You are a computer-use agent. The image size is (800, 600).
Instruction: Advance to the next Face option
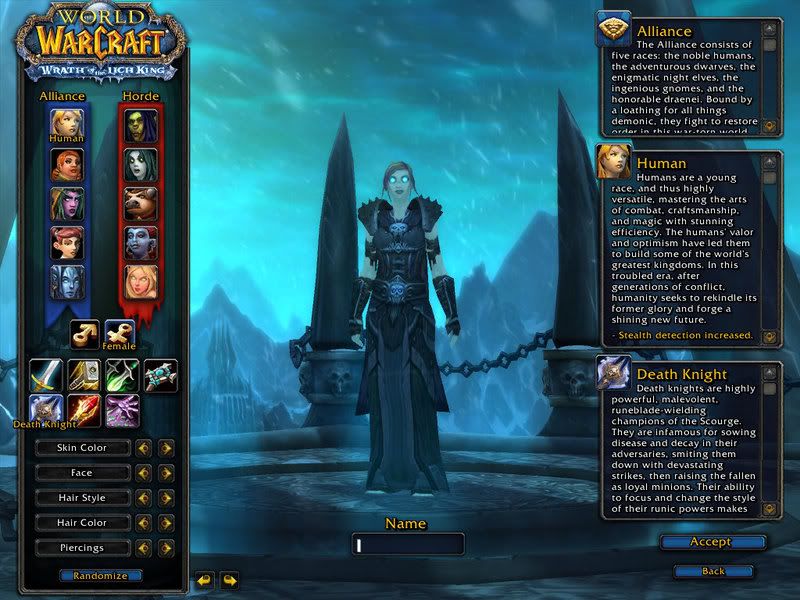point(166,473)
